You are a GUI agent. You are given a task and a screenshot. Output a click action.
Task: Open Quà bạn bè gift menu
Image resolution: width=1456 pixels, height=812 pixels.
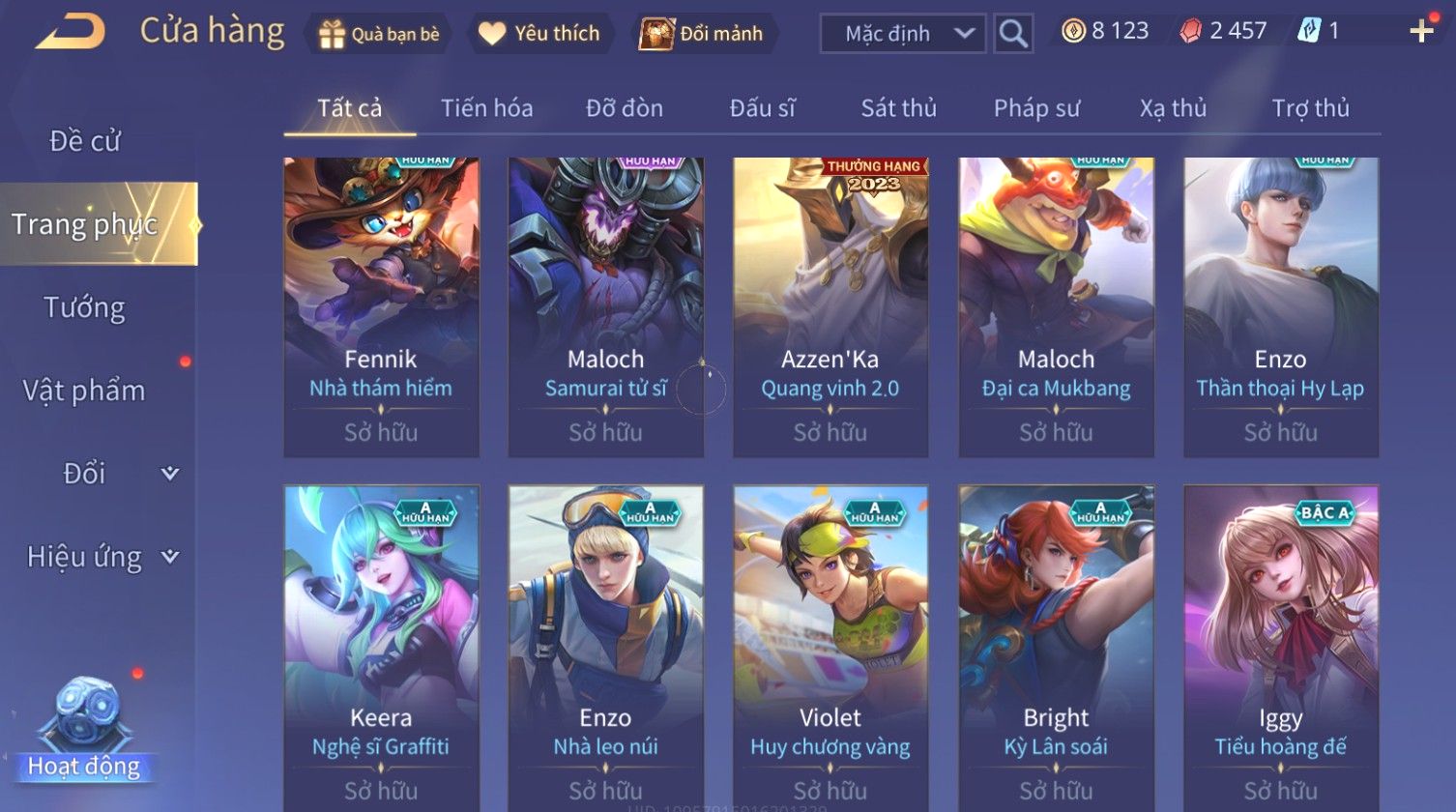tap(379, 34)
